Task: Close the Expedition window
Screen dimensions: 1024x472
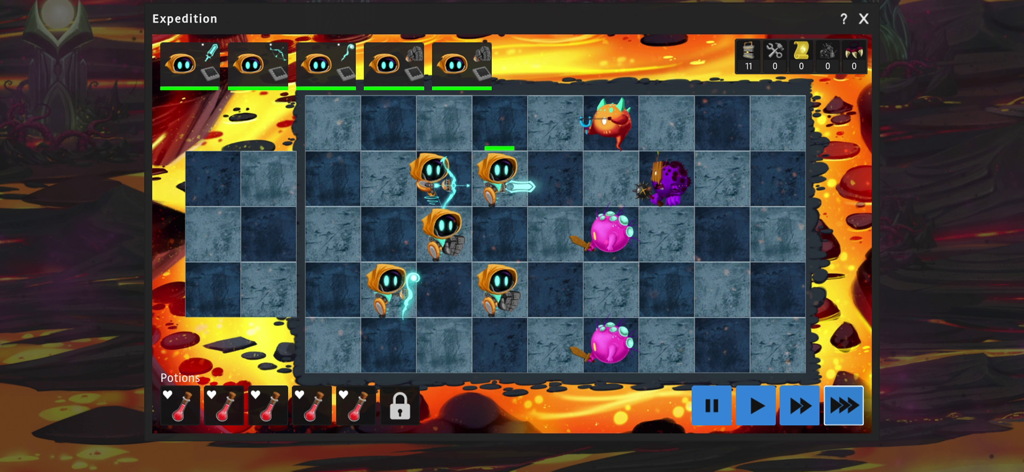Action: coord(864,19)
